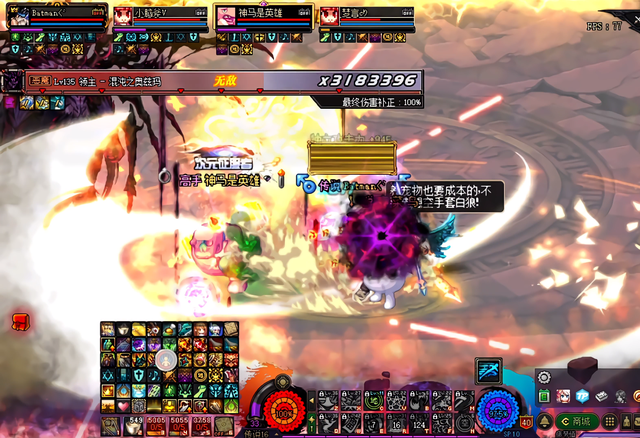
Task: Click the blue slash skill icon above mana orb
Action: click(488, 369)
